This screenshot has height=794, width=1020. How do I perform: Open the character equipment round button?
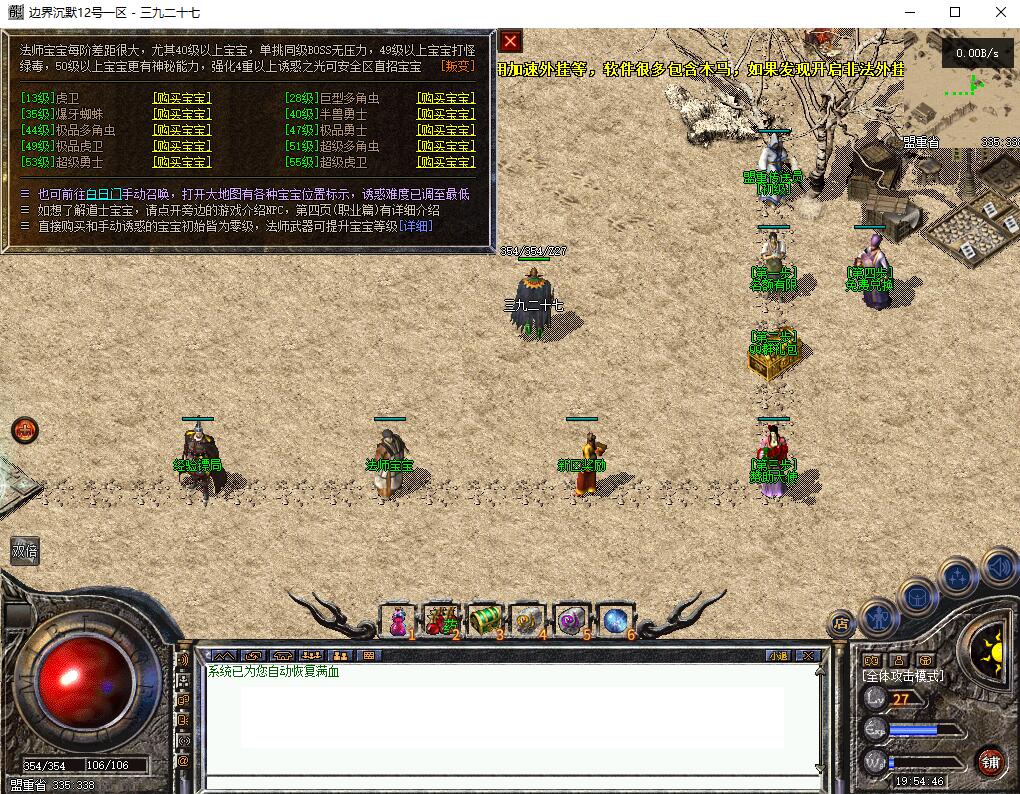(878, 616)
